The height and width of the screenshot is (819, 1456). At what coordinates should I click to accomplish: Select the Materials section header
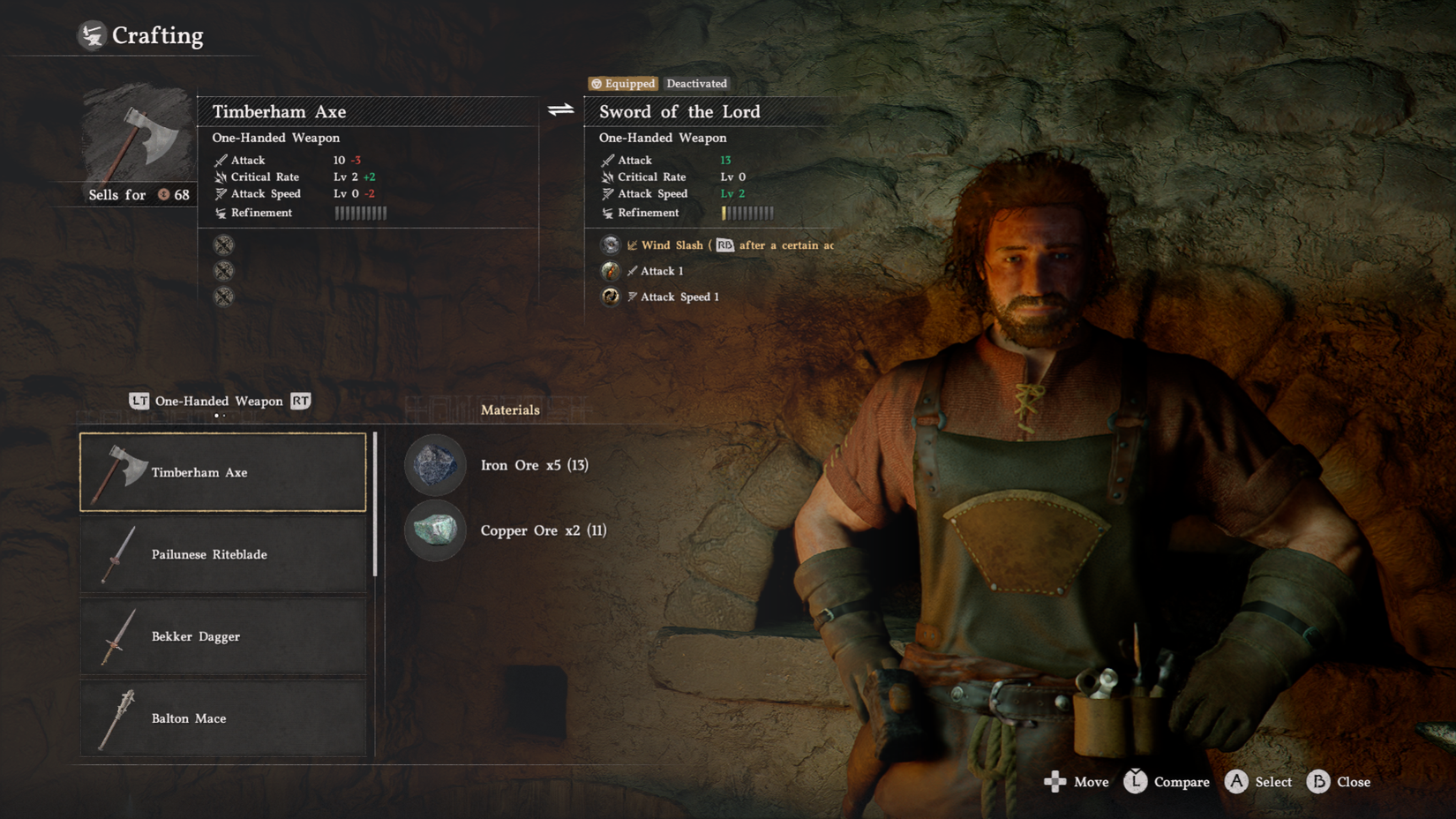point(510,409)
